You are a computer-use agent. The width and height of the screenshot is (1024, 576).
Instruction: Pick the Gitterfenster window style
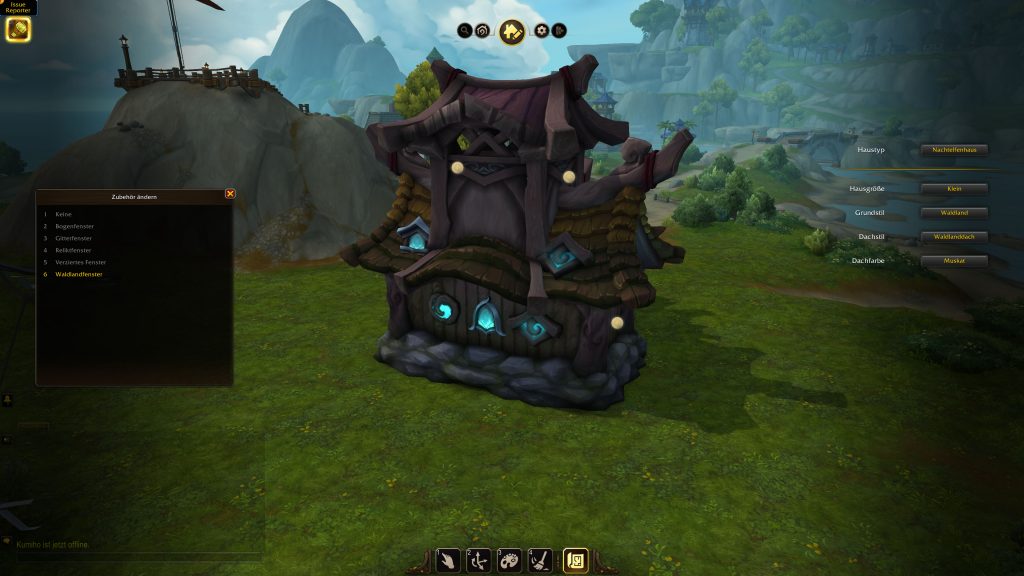point(76,238)
